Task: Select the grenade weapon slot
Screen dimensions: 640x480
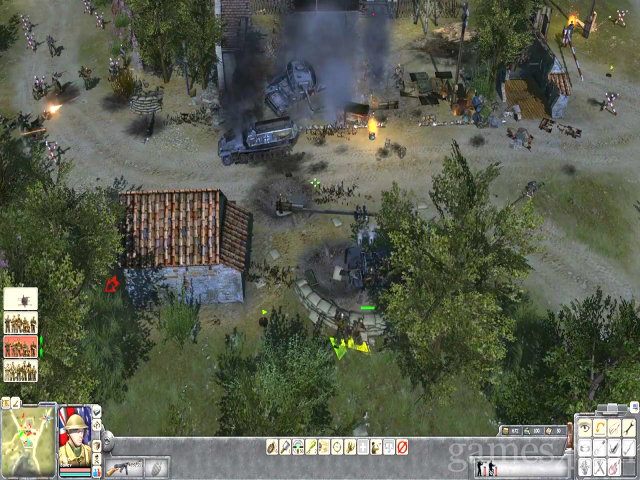Action: pos(157,467)
